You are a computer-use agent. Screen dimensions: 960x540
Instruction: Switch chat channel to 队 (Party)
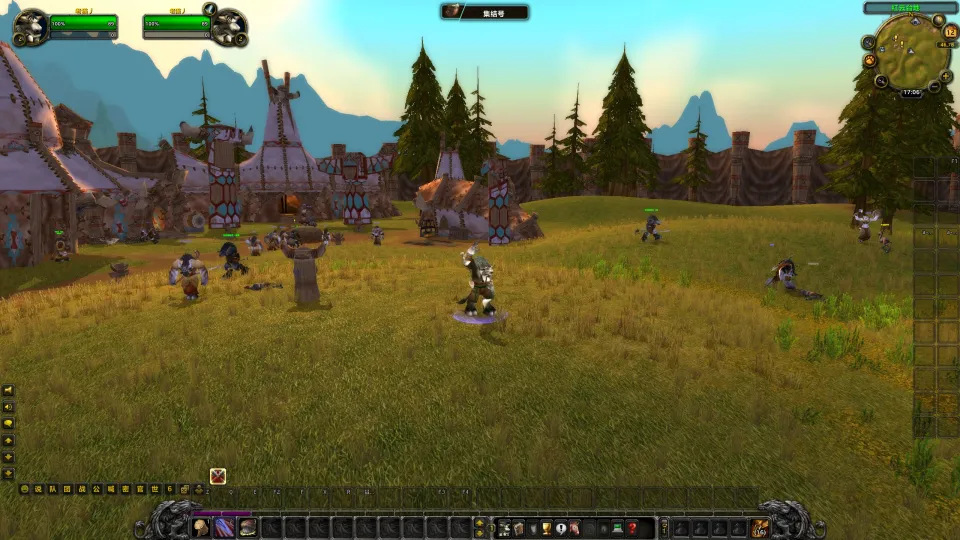point(53,489)
